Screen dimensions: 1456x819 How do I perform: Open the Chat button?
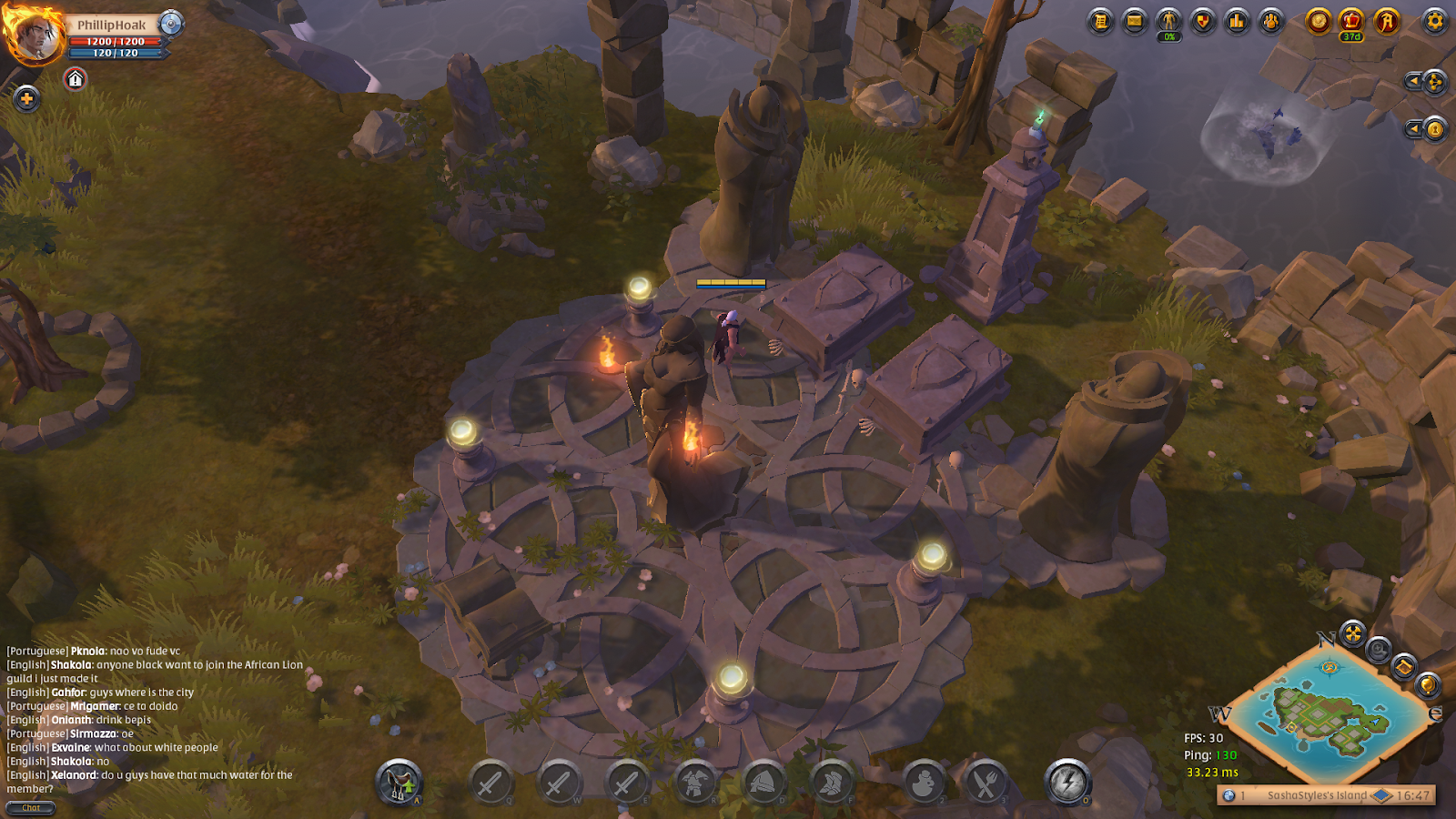tap(31, 808)
